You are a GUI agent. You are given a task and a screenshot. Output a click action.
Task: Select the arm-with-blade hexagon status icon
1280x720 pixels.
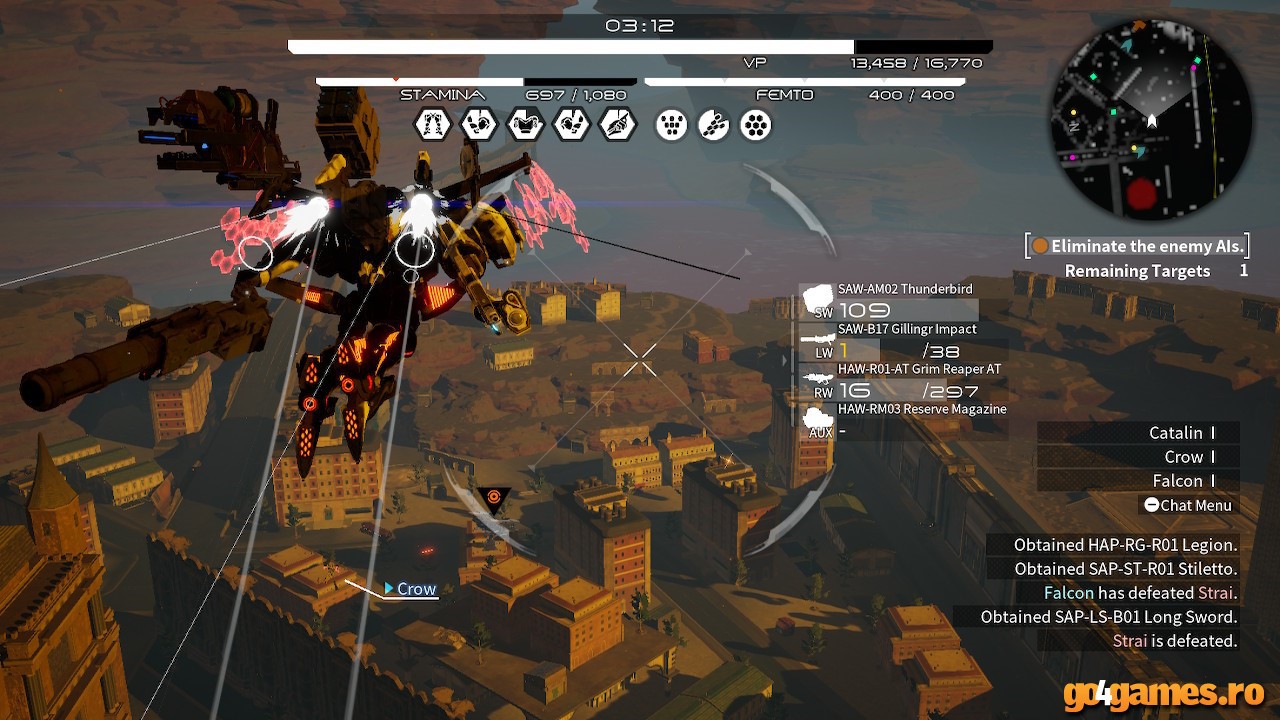[x=617, y=125]
